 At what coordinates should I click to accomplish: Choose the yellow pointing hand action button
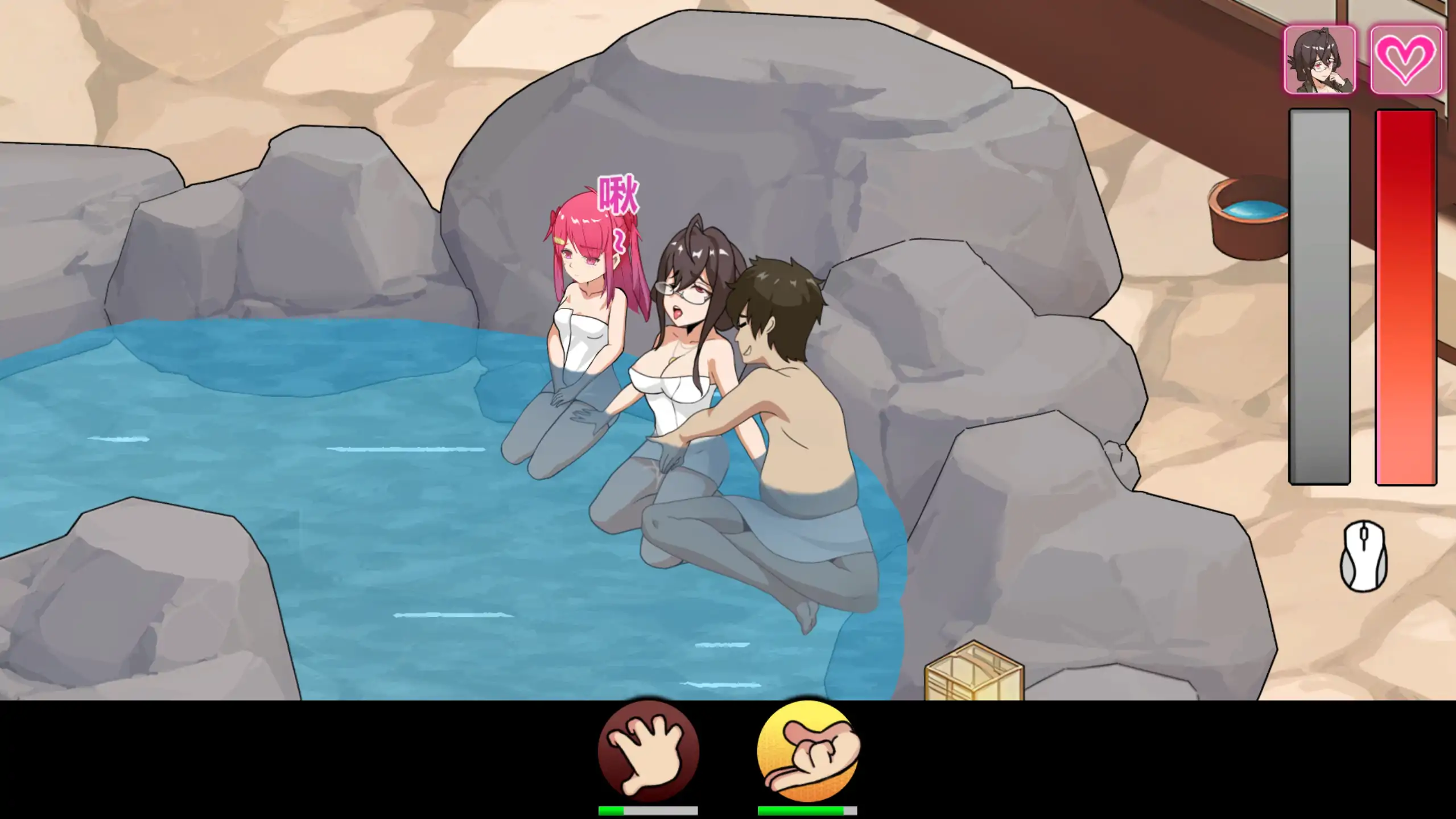807,751
